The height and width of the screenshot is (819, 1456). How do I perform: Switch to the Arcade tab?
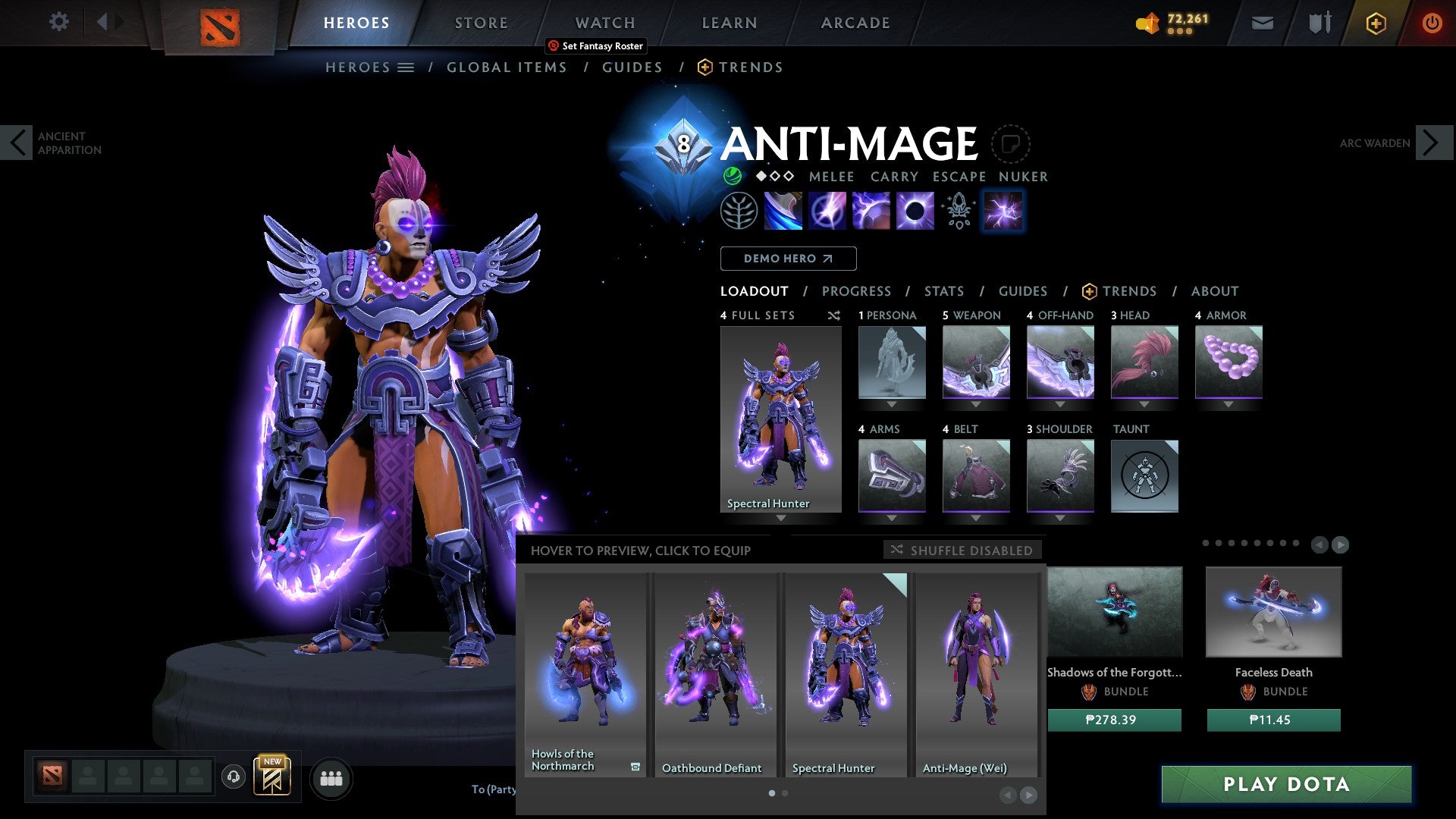coord(855,22)
